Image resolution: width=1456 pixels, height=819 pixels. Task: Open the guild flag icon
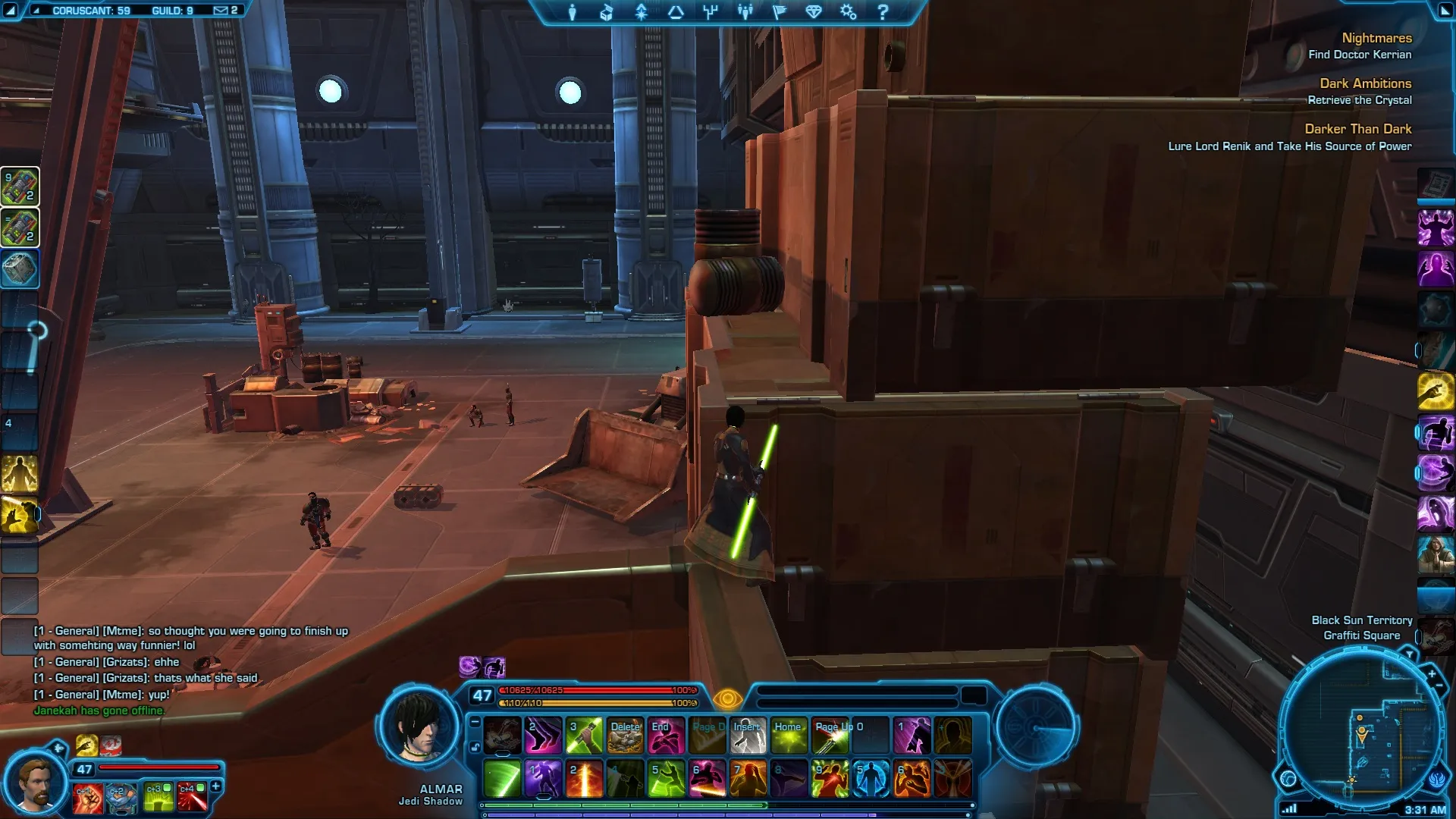pyautogui.click(x=779, y=12)
